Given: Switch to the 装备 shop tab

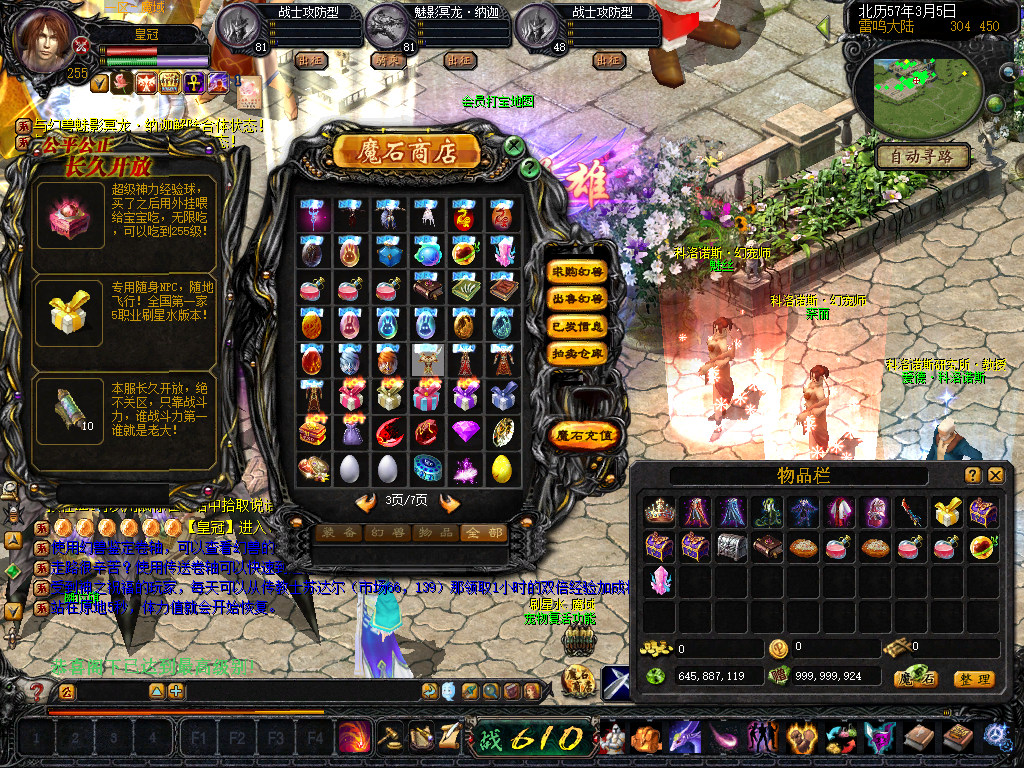Looking at the screenshot, I should coord(339,533).
